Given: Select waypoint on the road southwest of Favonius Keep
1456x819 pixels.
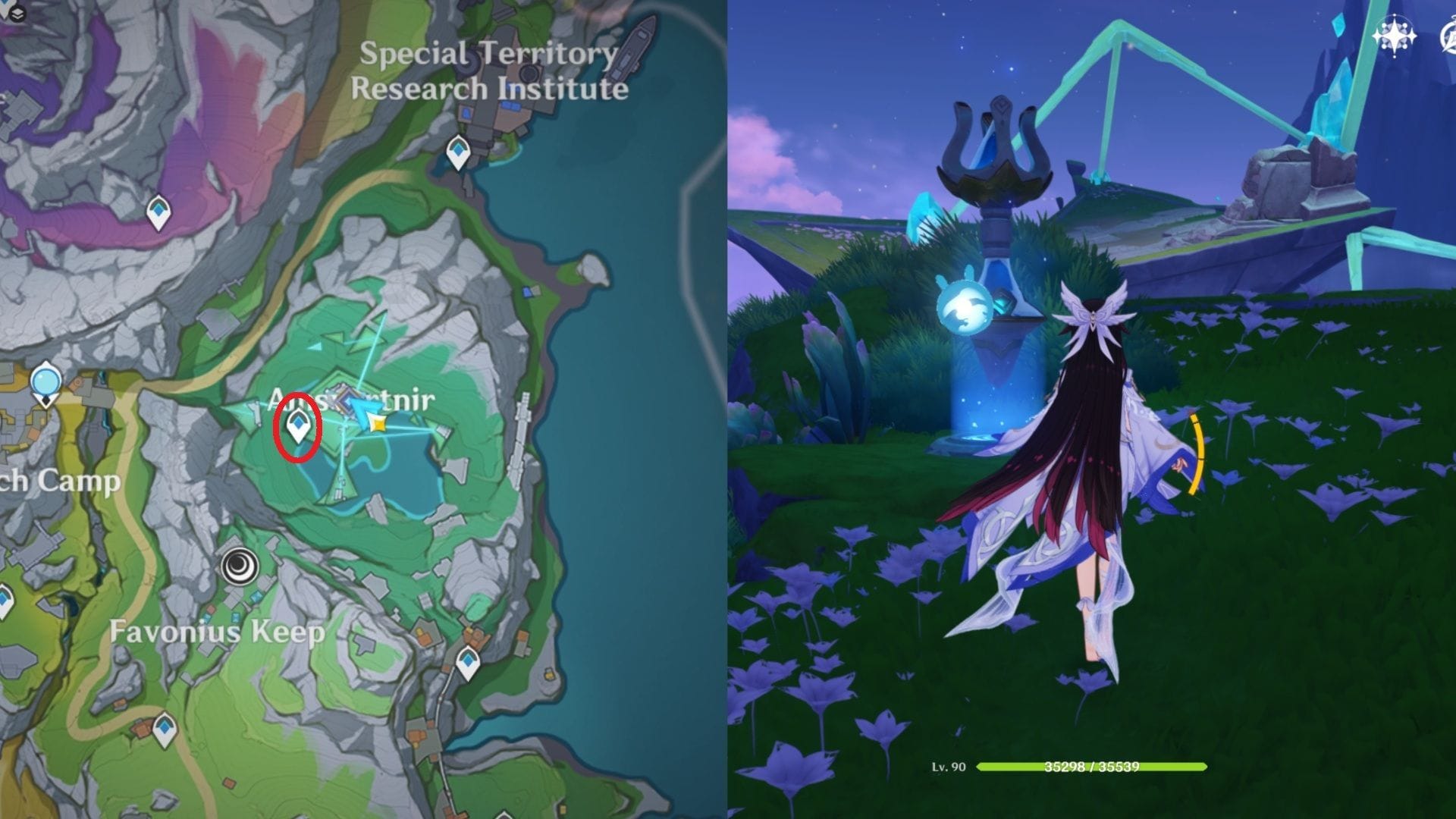Looking at the screenshot, I should 165,730.
